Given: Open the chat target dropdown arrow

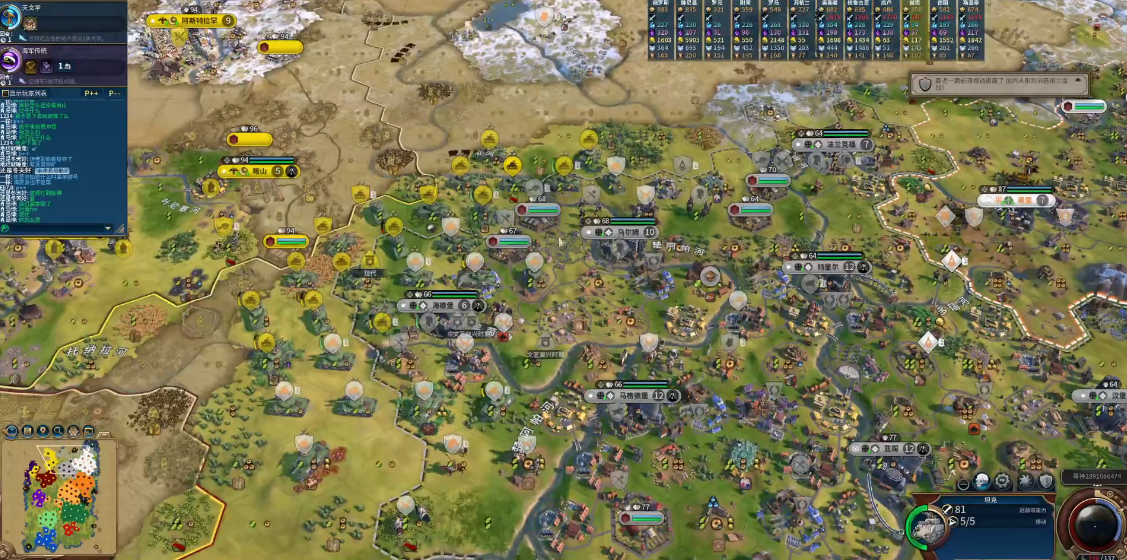Looking at the screenshot, I should point(109,228).
